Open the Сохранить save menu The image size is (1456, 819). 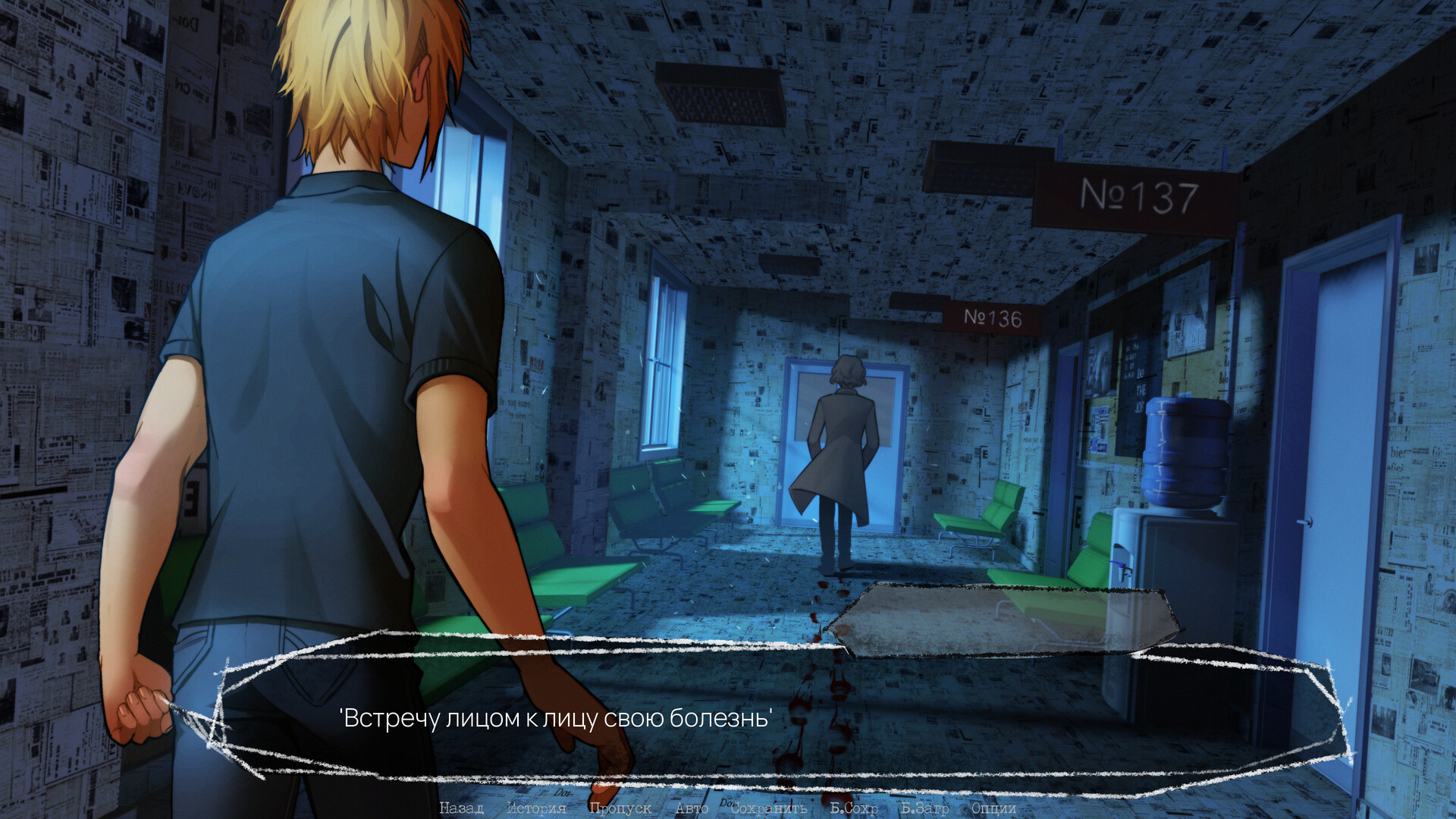768,808
